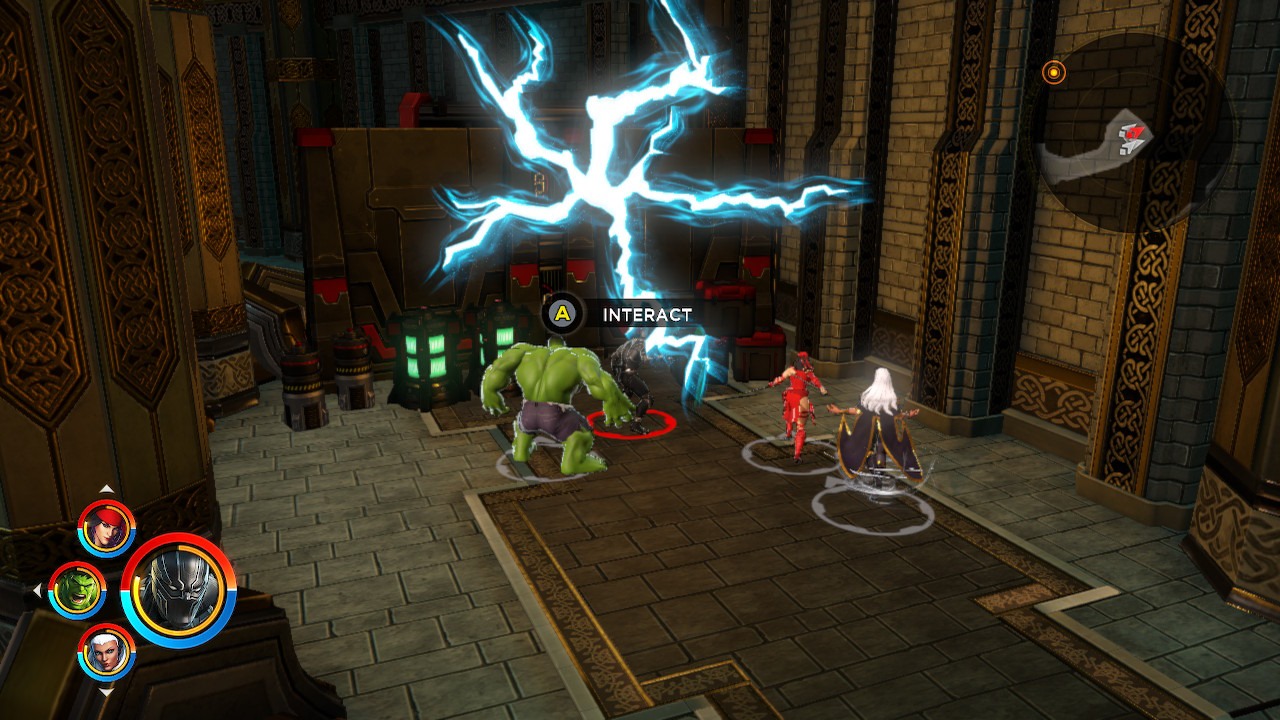This screenshot has width=1280, height=720.
Task: Click the up arrow above the character portraits
Action: 107,490
